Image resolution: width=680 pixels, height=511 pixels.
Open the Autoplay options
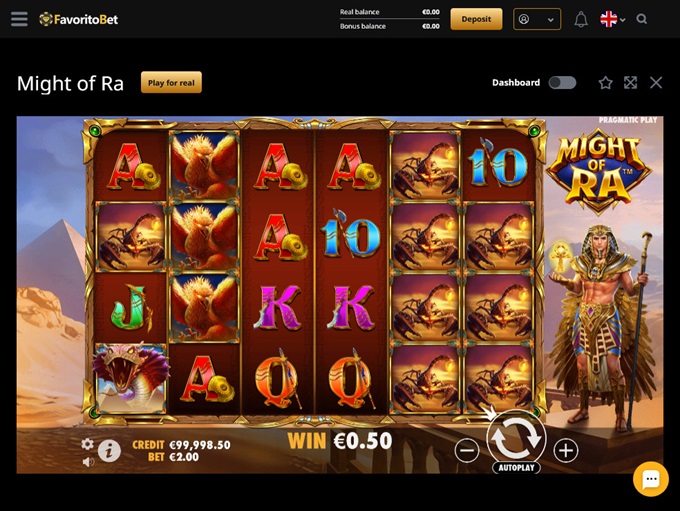point(516,468)
